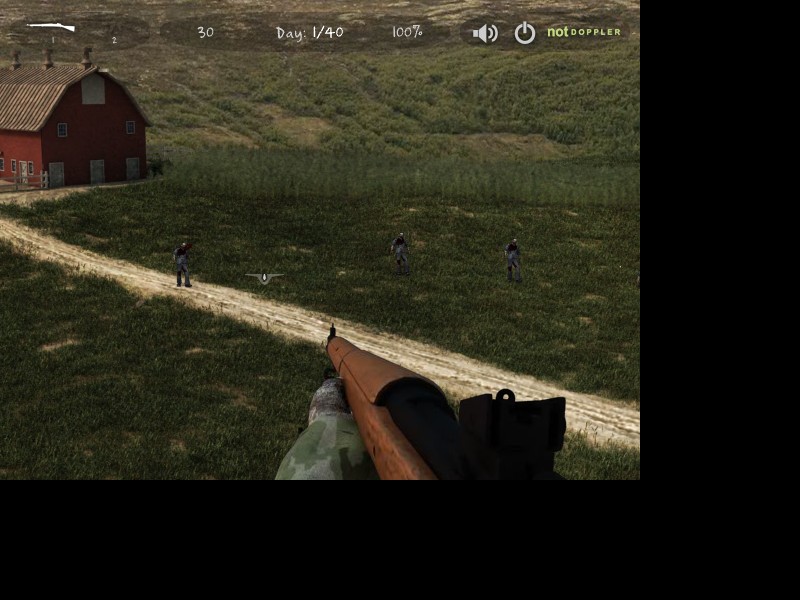This screenshot has height=600, width=800.
Task: Click the power quit button
Action: pyautogui.click(x=525, y=33)
